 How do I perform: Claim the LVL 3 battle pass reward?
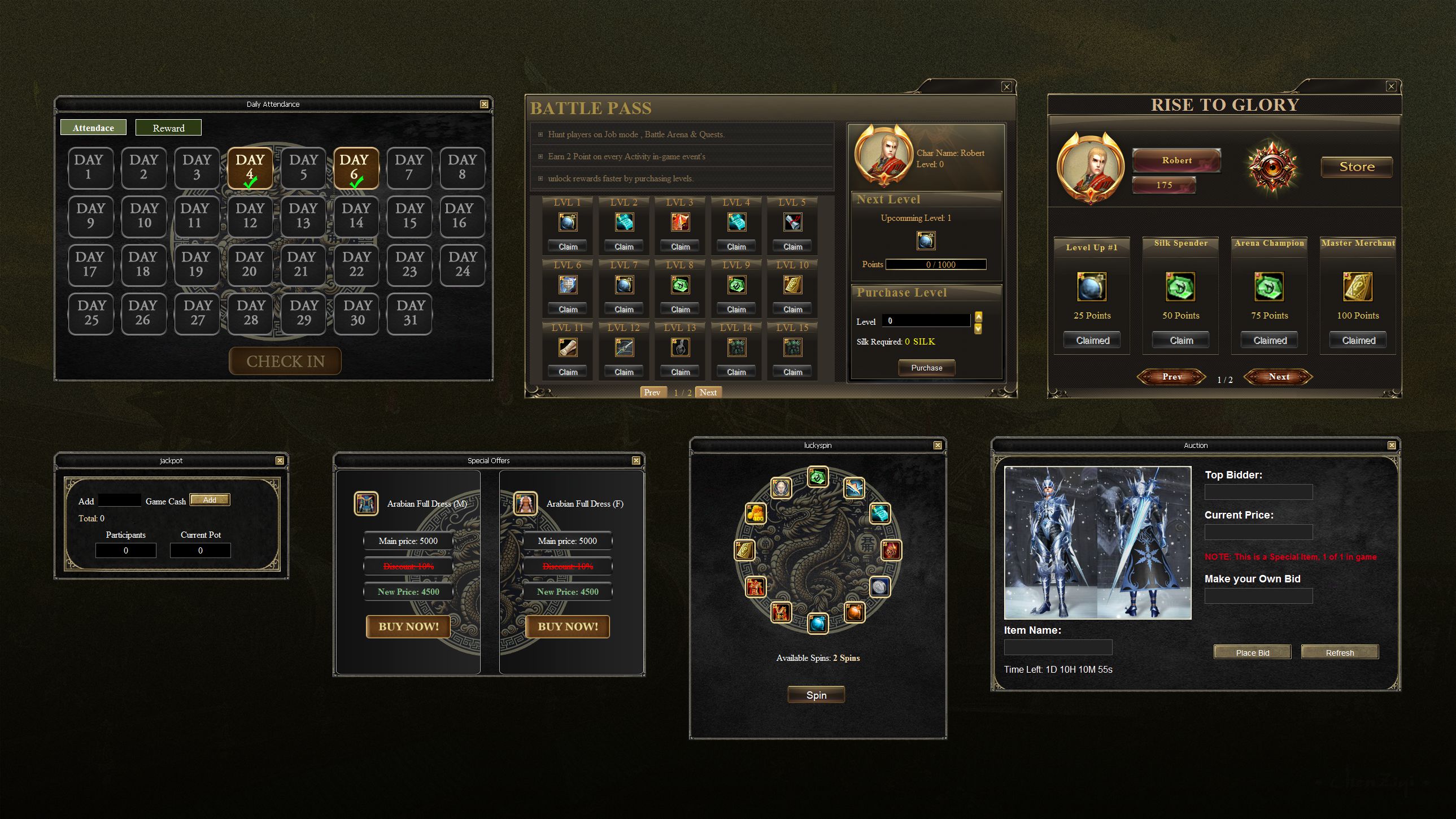680,246
